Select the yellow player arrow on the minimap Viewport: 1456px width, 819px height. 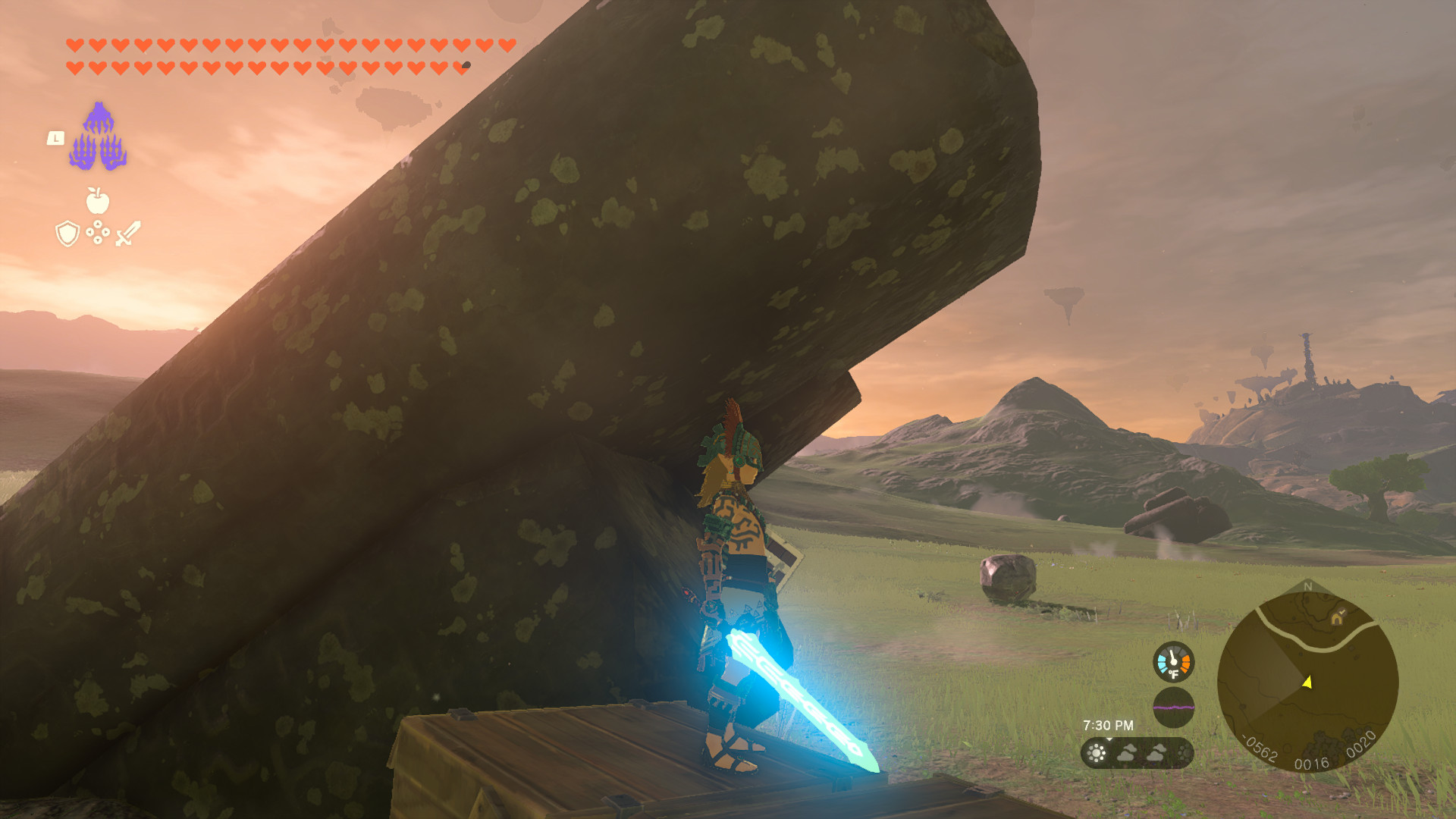click(1307, 682)
